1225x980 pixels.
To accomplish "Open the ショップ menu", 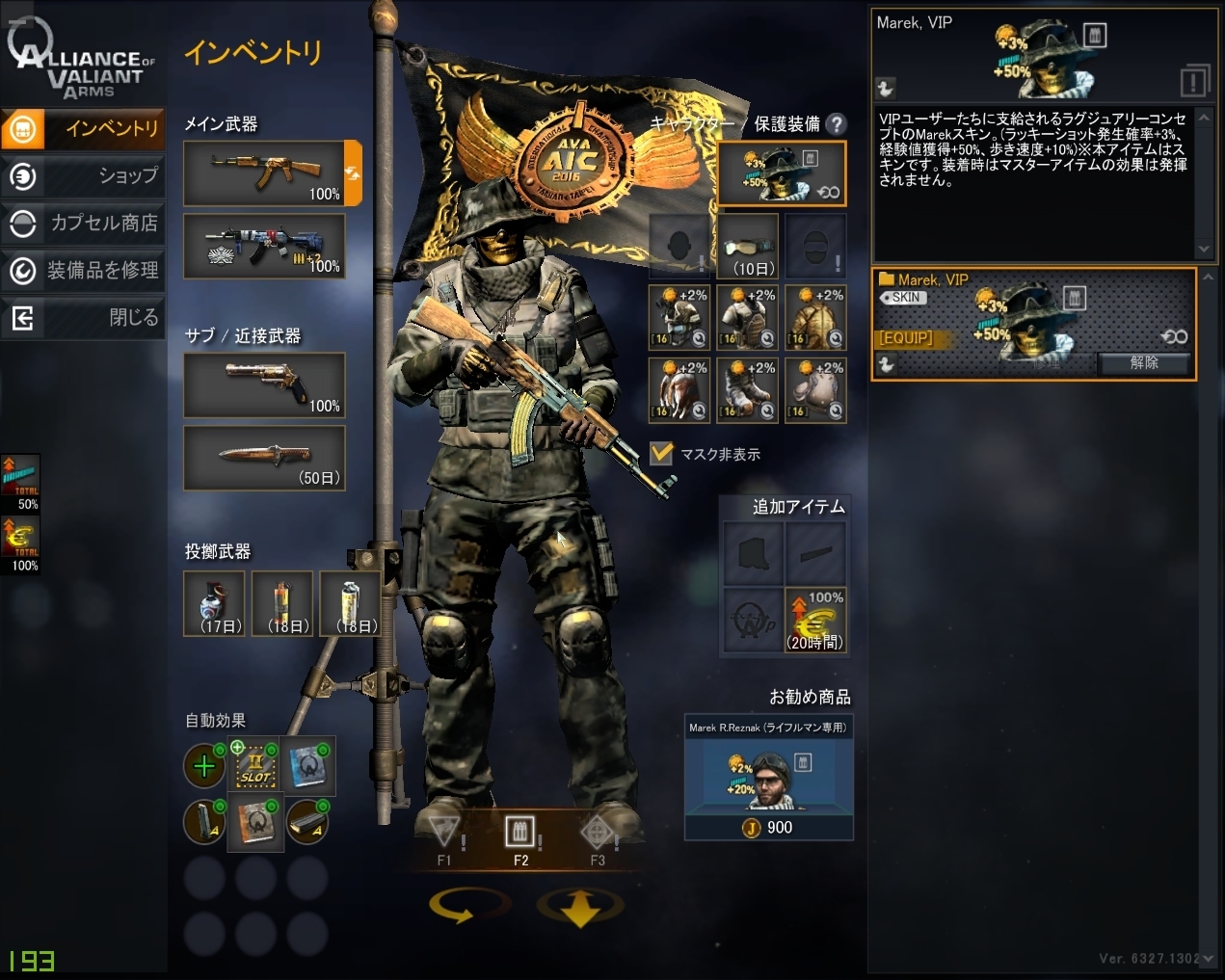I will [x=83, y=175].
